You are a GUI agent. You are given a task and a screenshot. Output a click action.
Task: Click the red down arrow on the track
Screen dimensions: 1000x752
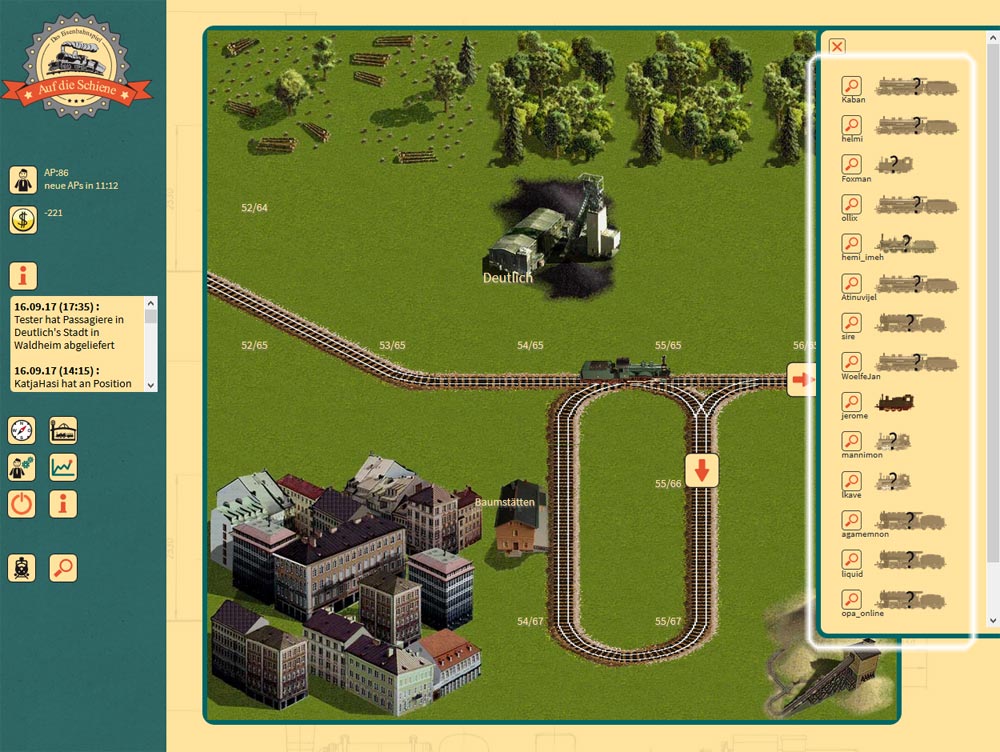(702, 469)
